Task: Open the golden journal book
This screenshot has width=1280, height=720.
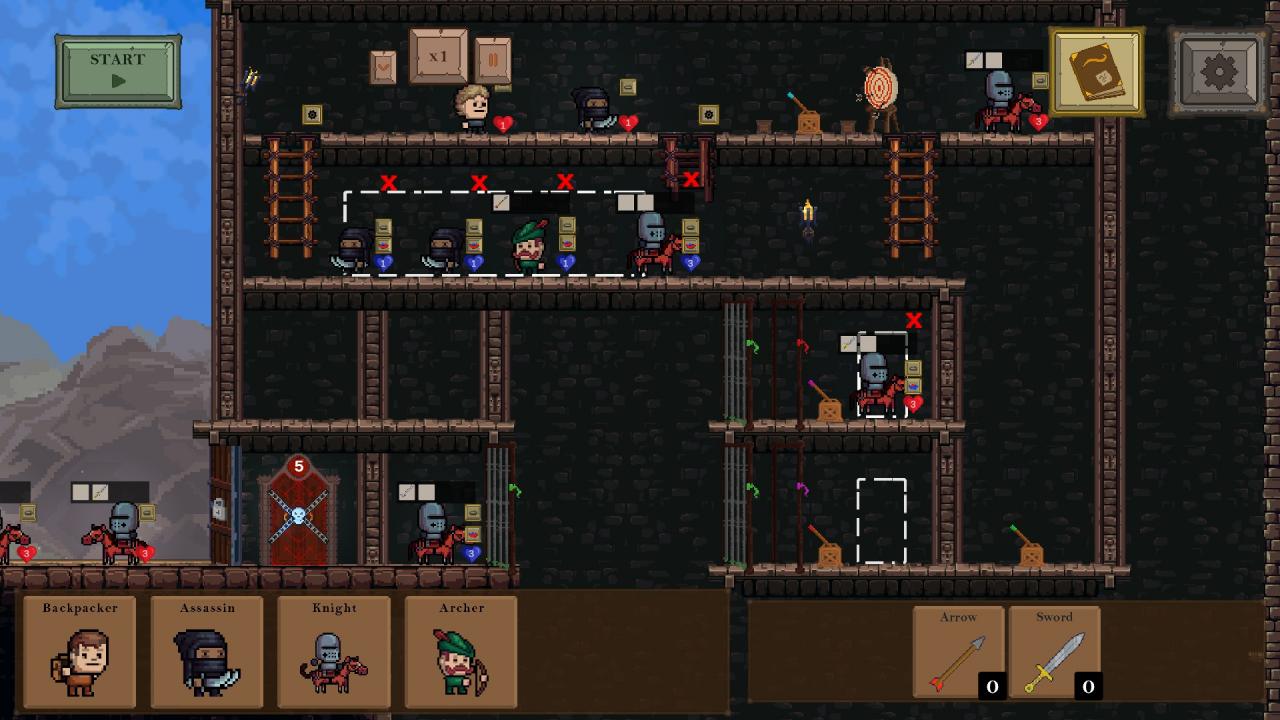Action: tap(1096, 72)
